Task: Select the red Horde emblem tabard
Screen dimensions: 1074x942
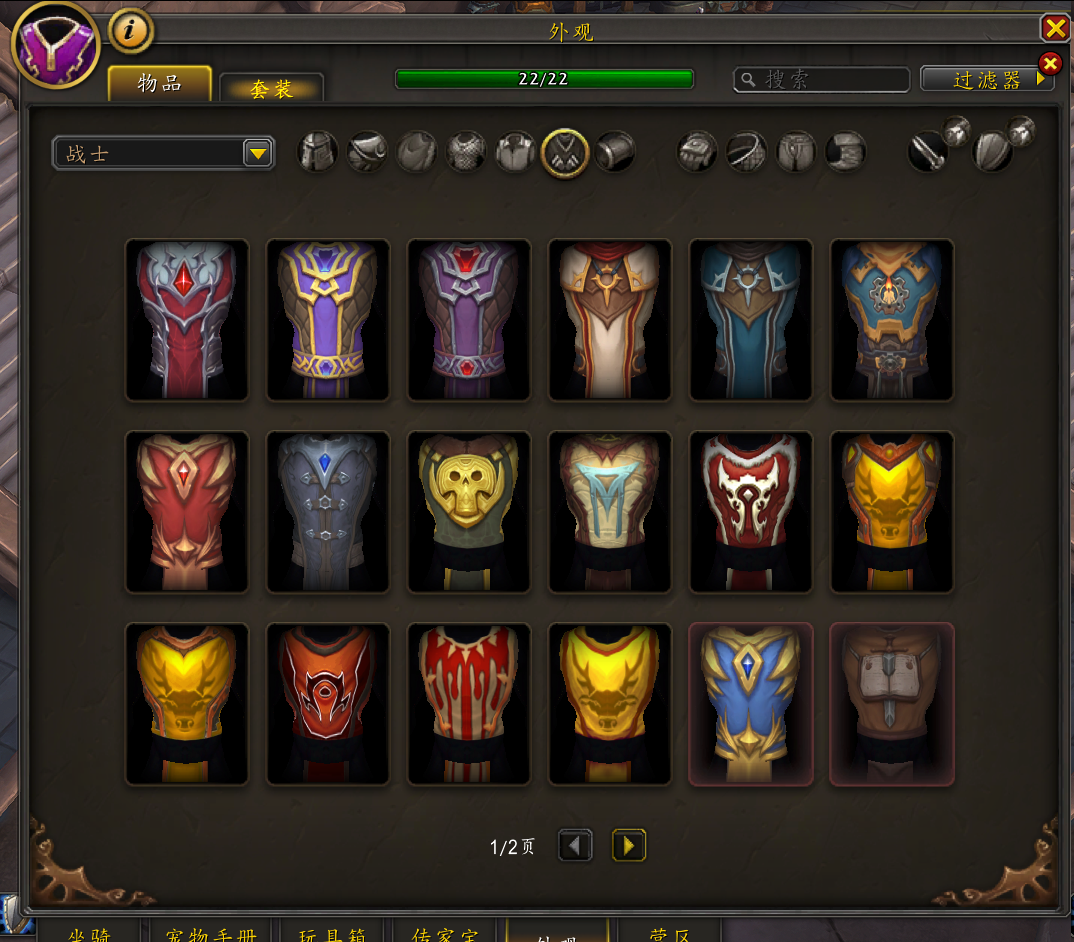Action: point(328,704)
